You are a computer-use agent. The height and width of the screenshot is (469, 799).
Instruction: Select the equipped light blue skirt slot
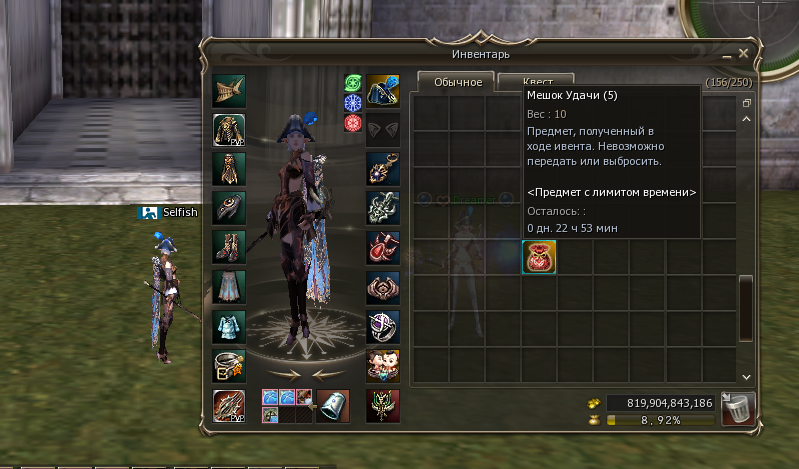point(229,287)
